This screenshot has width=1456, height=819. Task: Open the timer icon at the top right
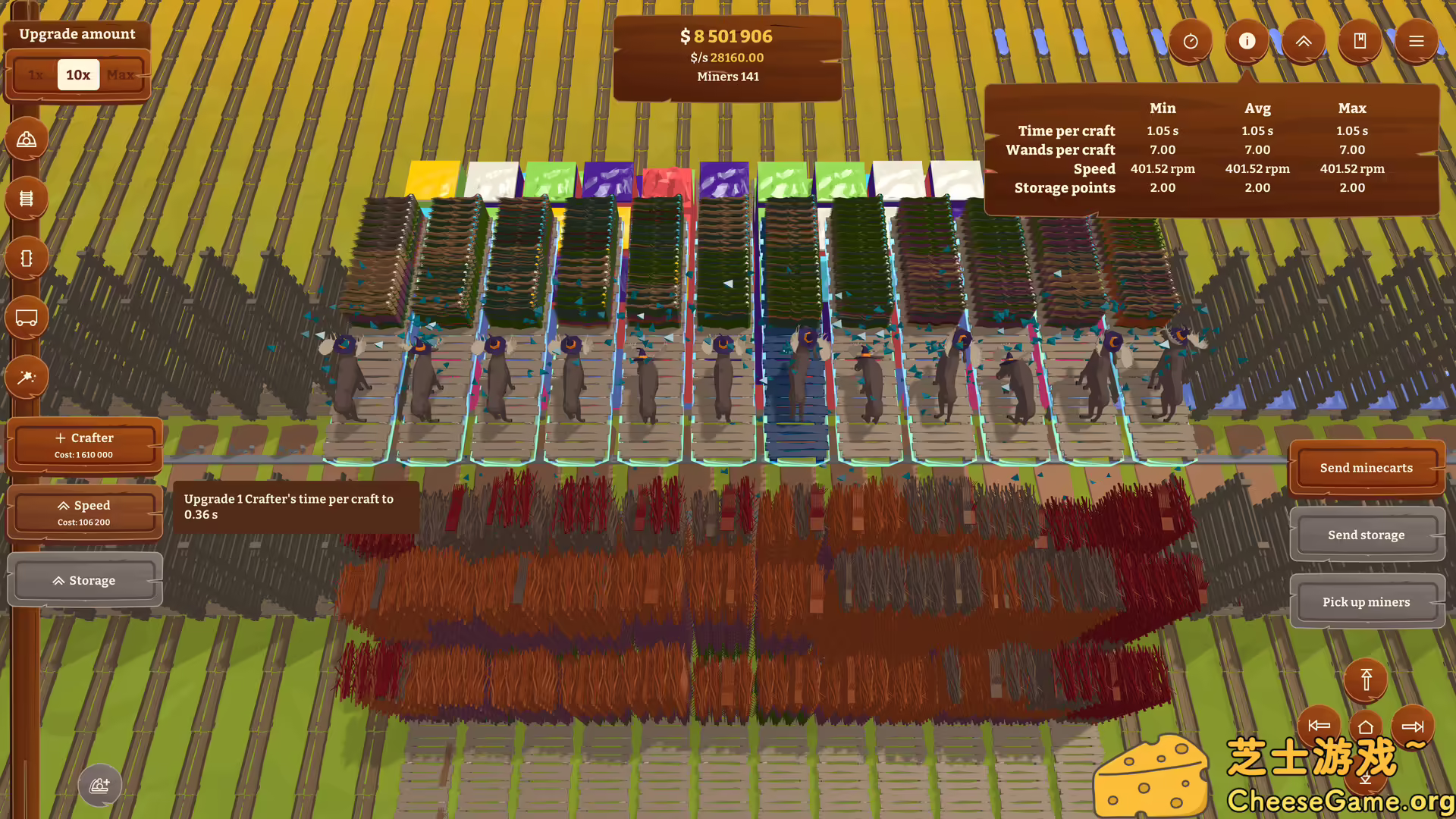pos(1191,42)
